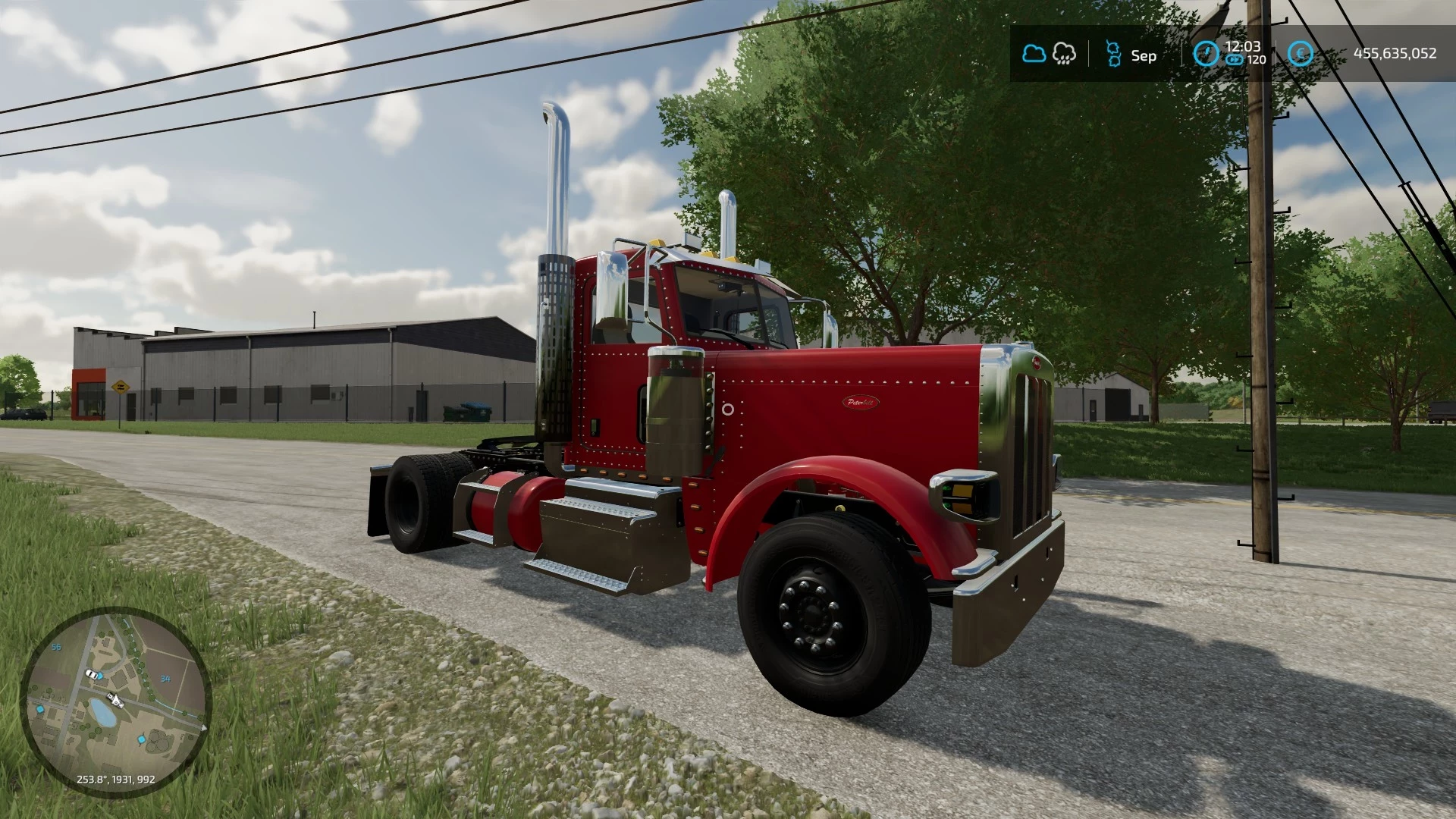Click the 120 timescale value

point(1256,60)
